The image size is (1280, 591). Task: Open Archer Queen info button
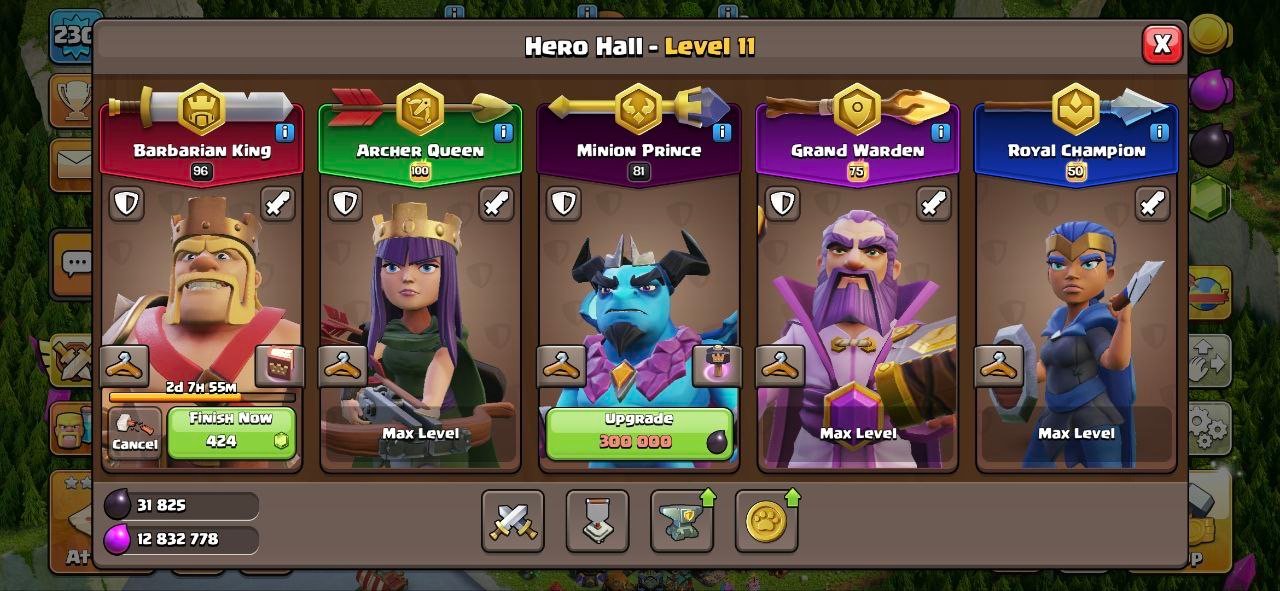pyautogui.click(x=503, y=132)
